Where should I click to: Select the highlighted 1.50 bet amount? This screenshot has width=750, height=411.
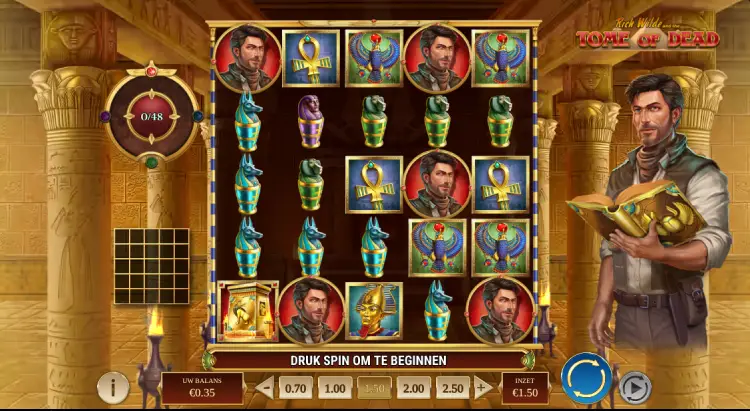[374, 387]
